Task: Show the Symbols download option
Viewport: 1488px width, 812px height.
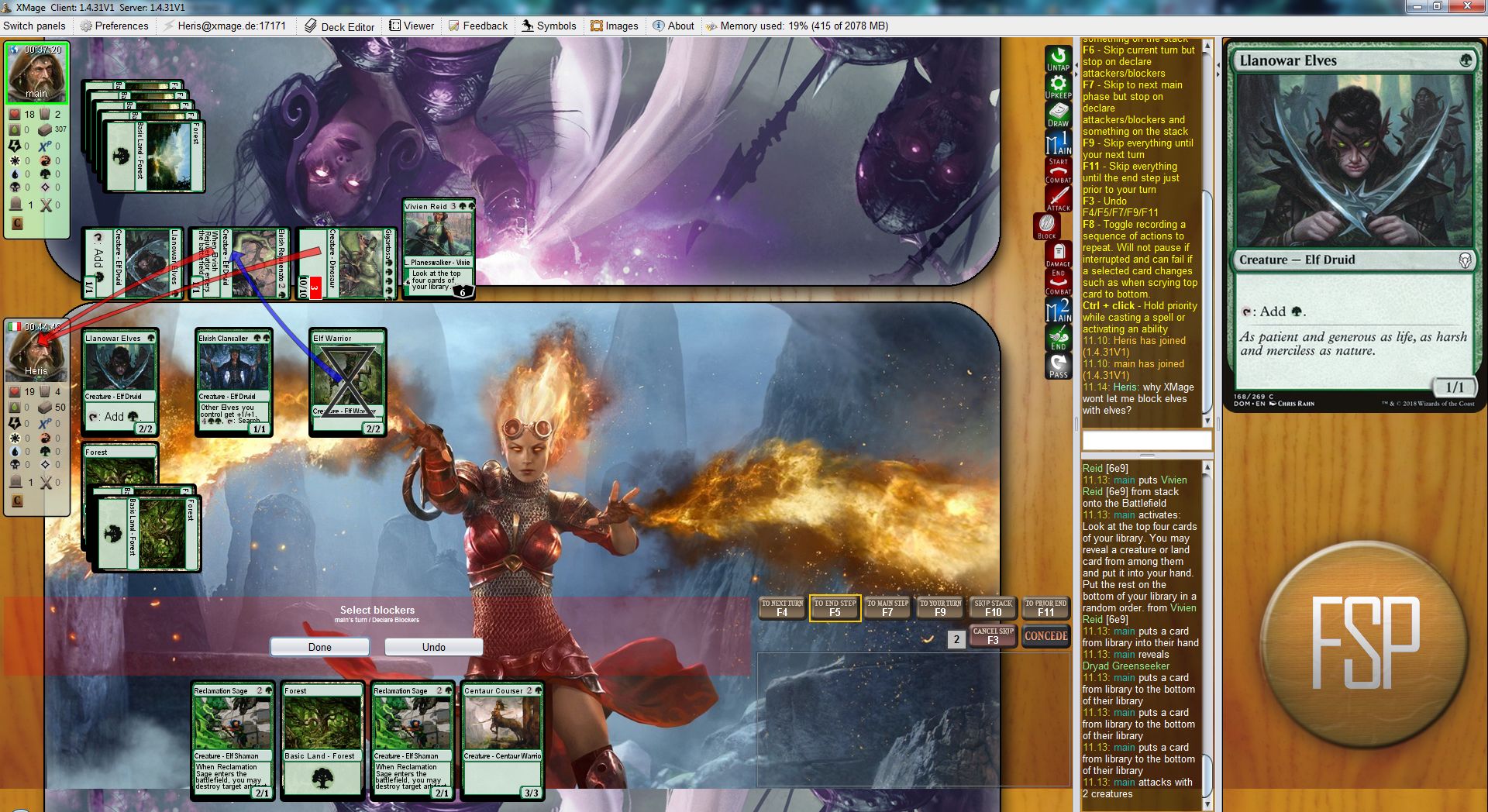Action: click(549, 26)
